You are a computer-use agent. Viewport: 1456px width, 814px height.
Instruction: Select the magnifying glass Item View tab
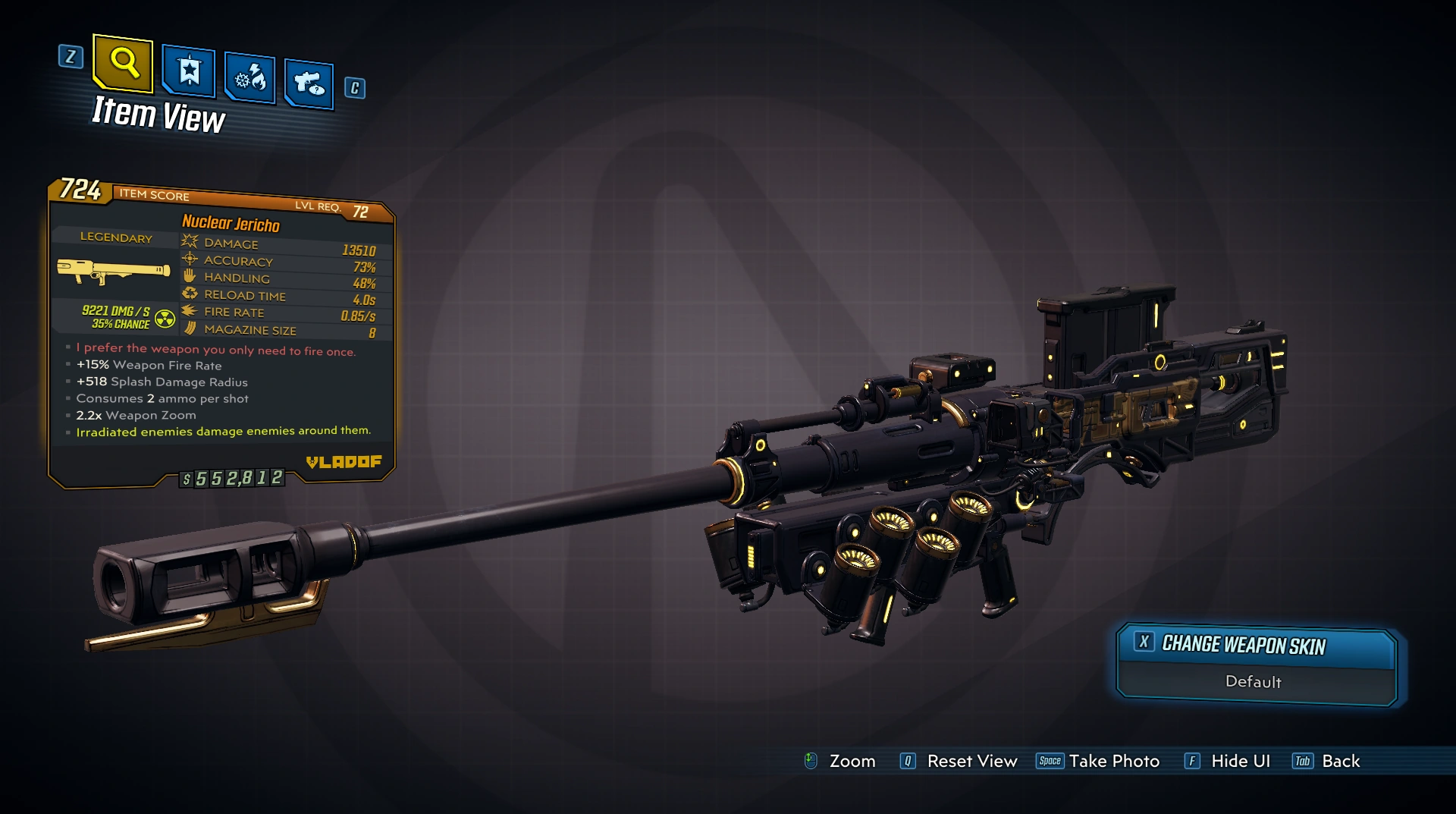point(124,62)
